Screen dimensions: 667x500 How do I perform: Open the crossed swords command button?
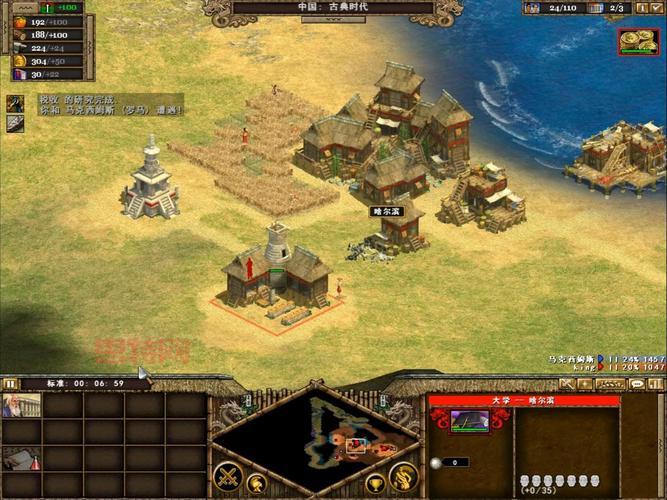[226, 476]
